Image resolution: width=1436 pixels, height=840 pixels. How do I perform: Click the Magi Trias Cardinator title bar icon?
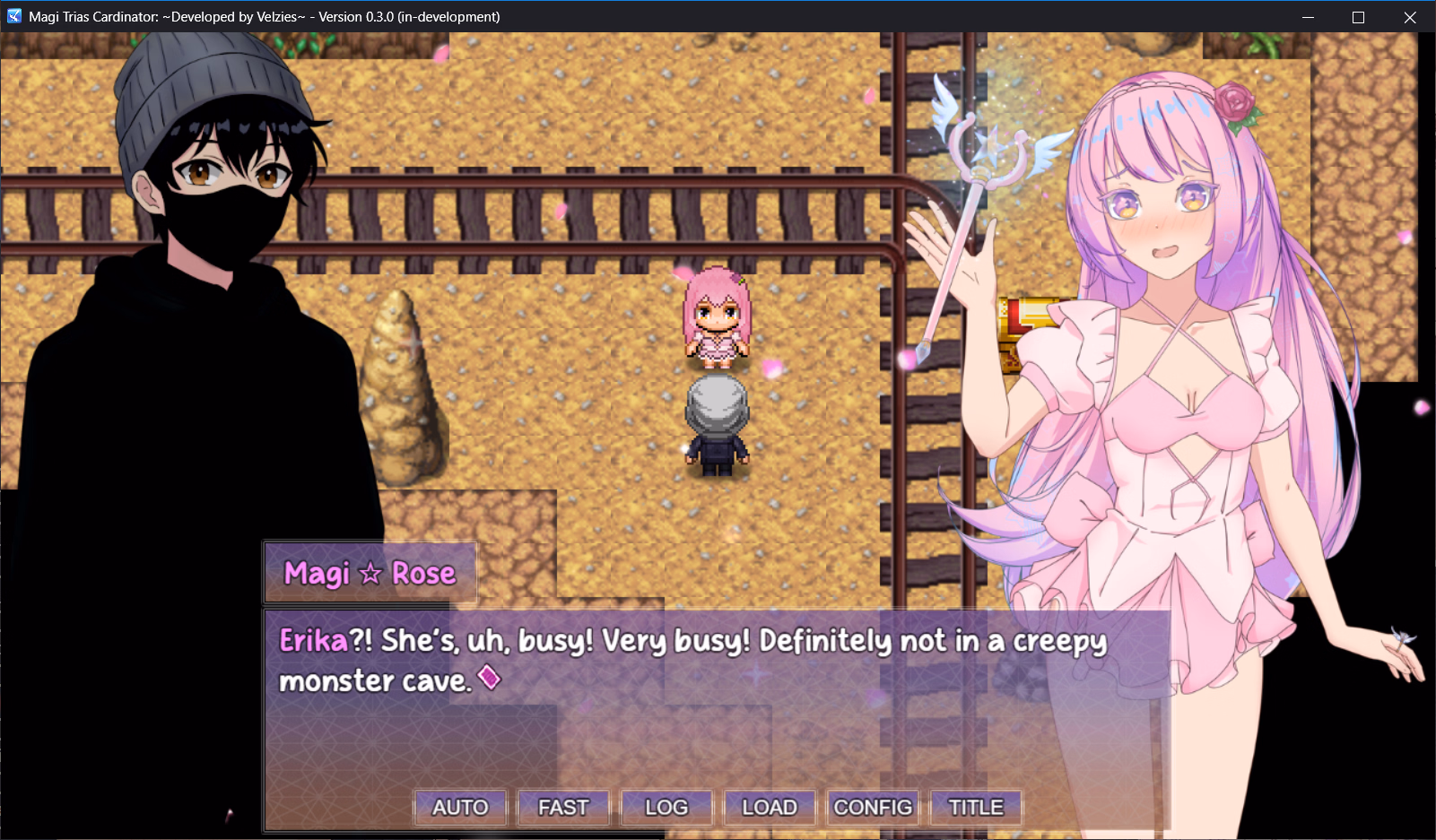click(x=13, y=16)
